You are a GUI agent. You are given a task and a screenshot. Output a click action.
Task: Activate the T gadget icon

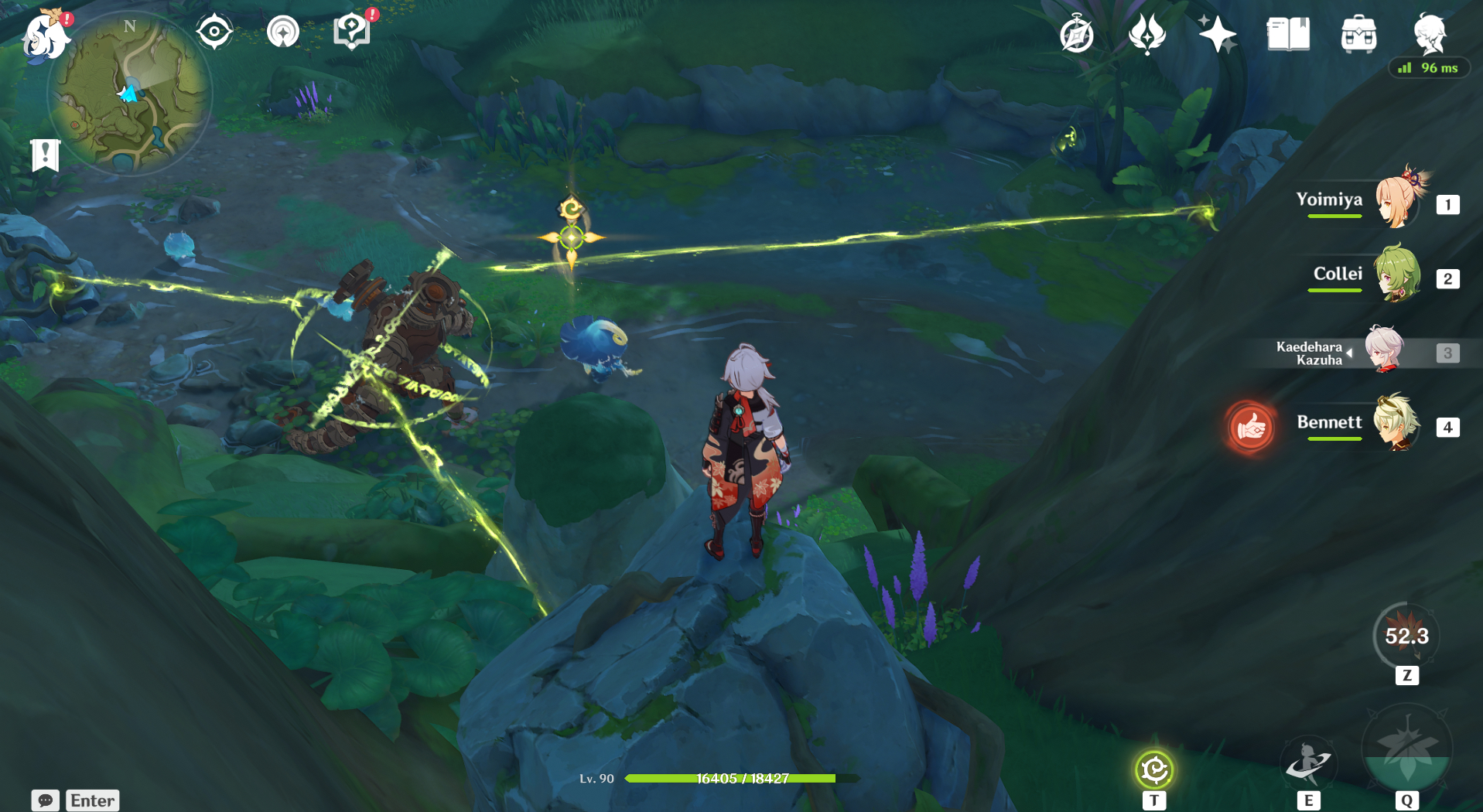pos(1153,769)
